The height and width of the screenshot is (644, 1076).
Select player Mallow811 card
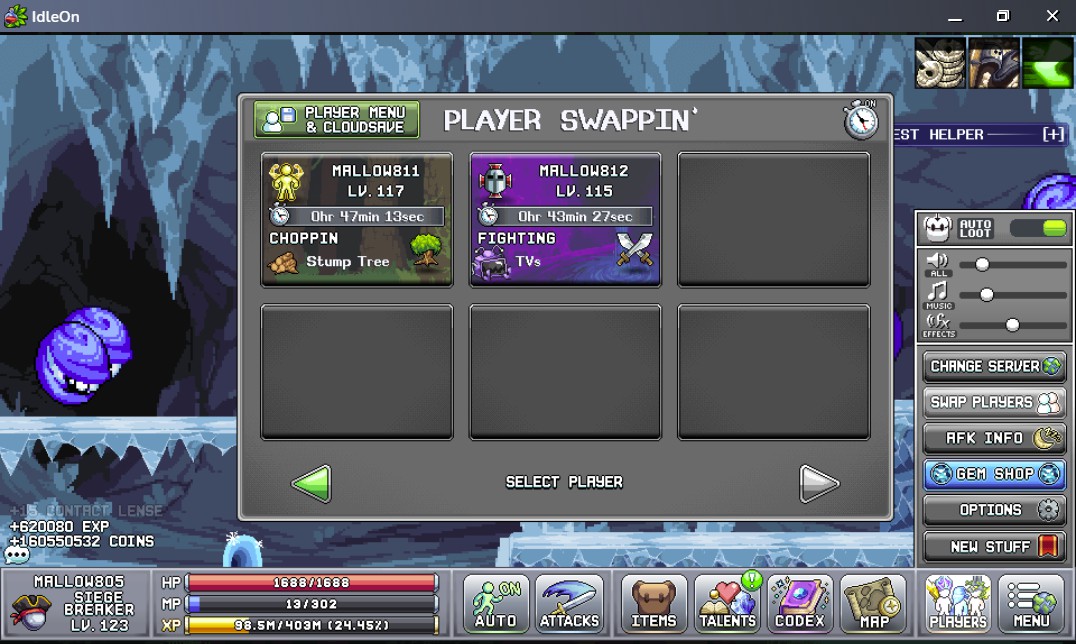pos(356,219)
